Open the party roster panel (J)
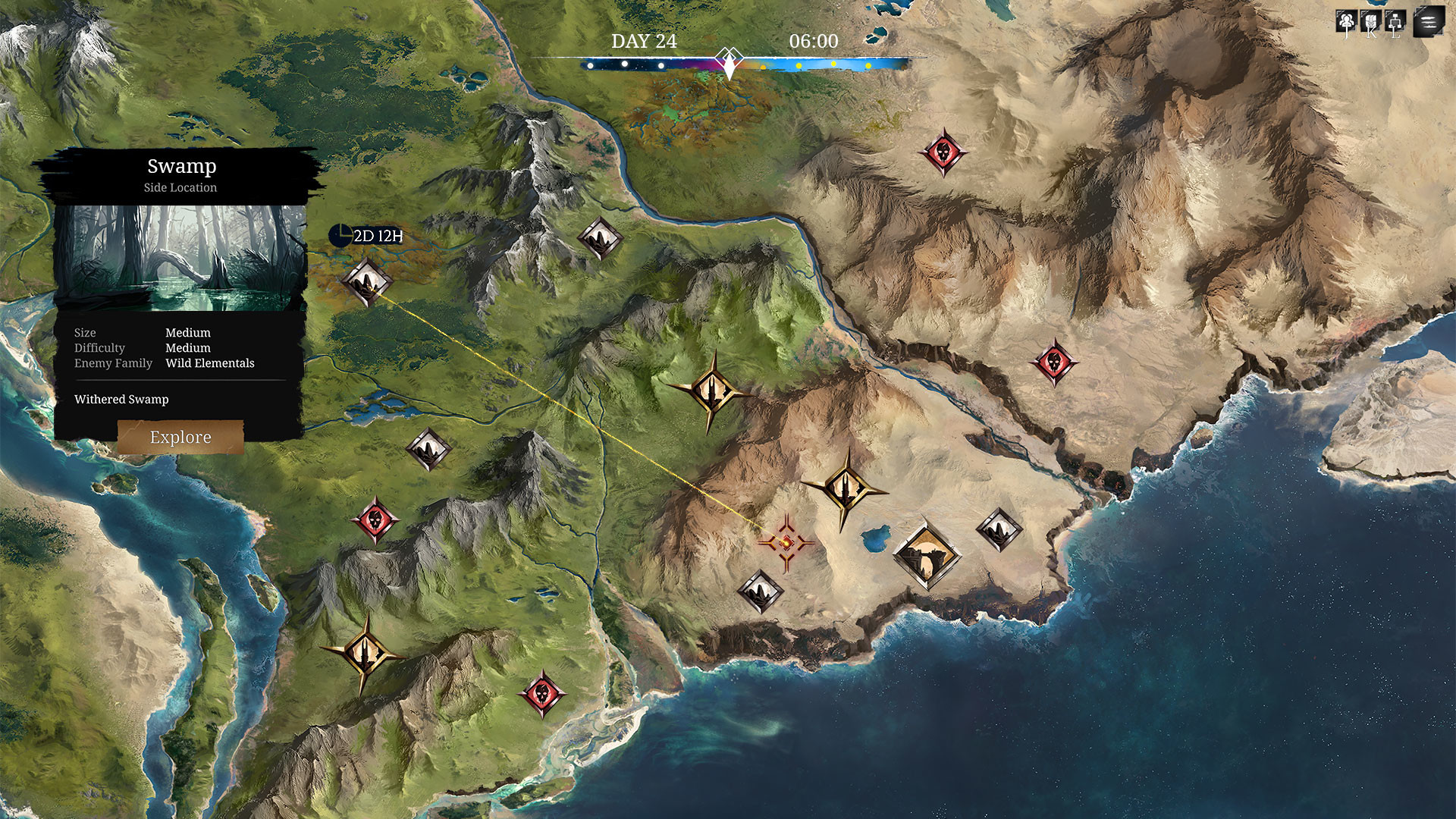1456x819 pixels. click(x=1346, y=21)
